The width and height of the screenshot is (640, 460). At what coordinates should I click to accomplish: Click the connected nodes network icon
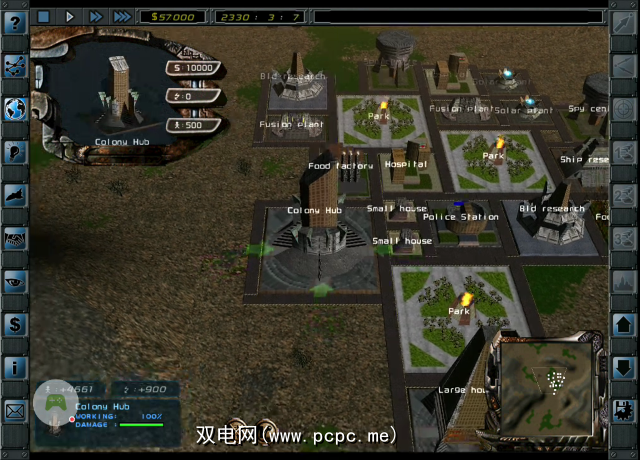click(x=15, y=66)
